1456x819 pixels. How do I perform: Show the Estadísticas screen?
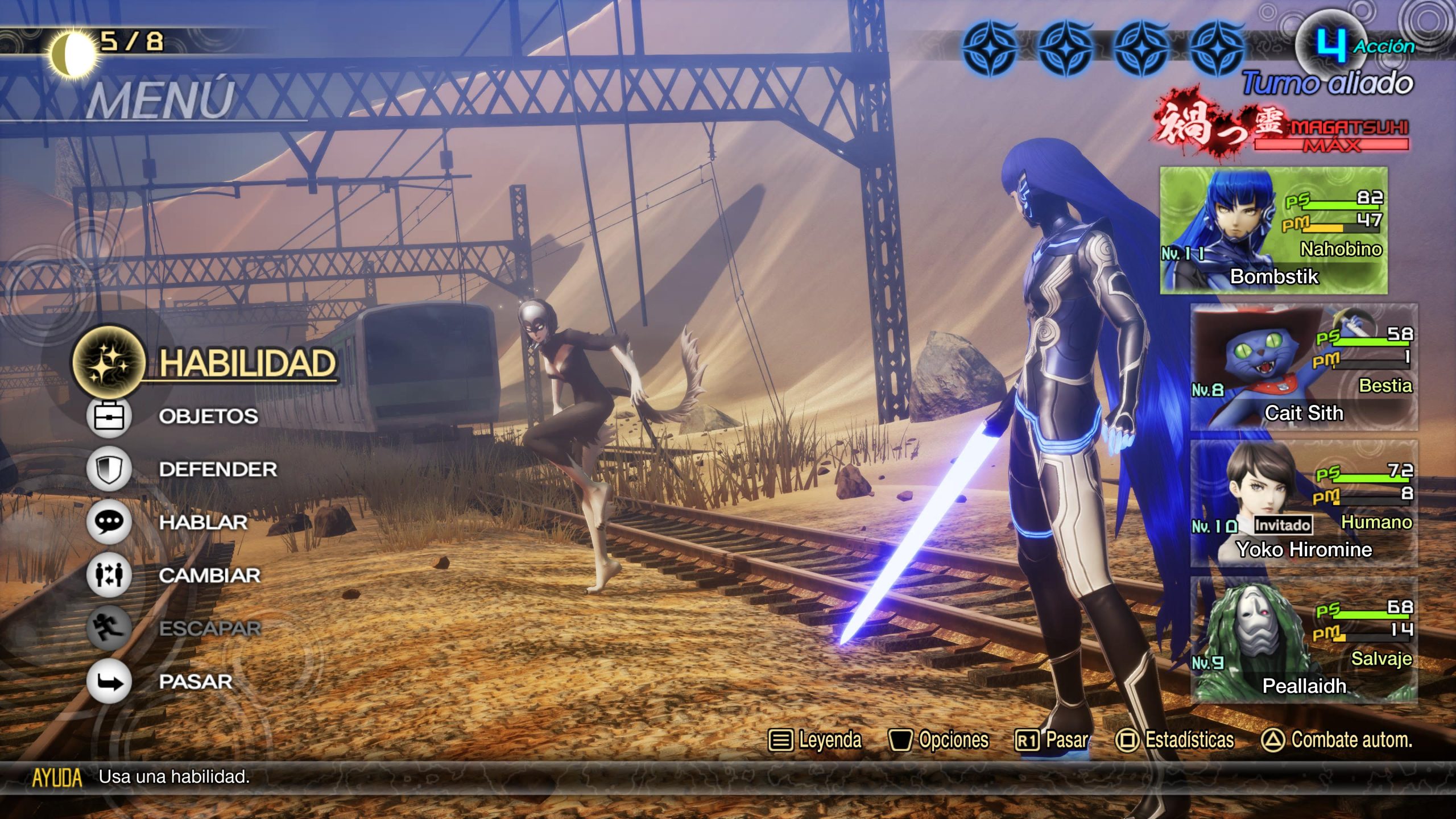(x=1175, y=740)
